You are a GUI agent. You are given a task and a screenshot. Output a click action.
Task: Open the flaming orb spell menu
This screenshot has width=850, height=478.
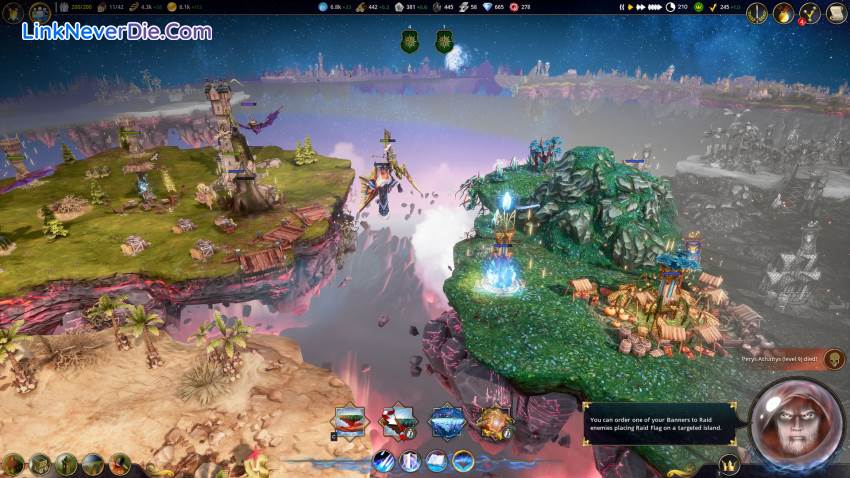coord(783,13)
